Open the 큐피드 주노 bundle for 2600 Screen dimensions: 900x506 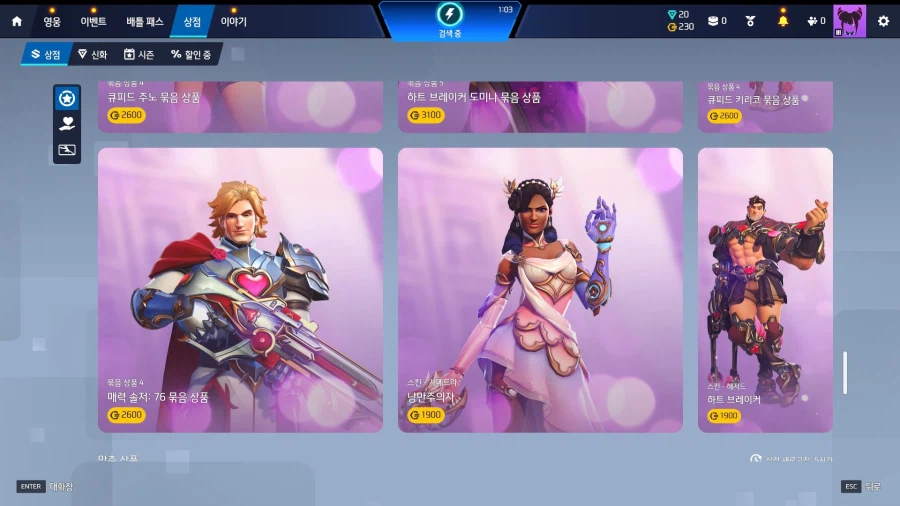[x=240, y=106]
